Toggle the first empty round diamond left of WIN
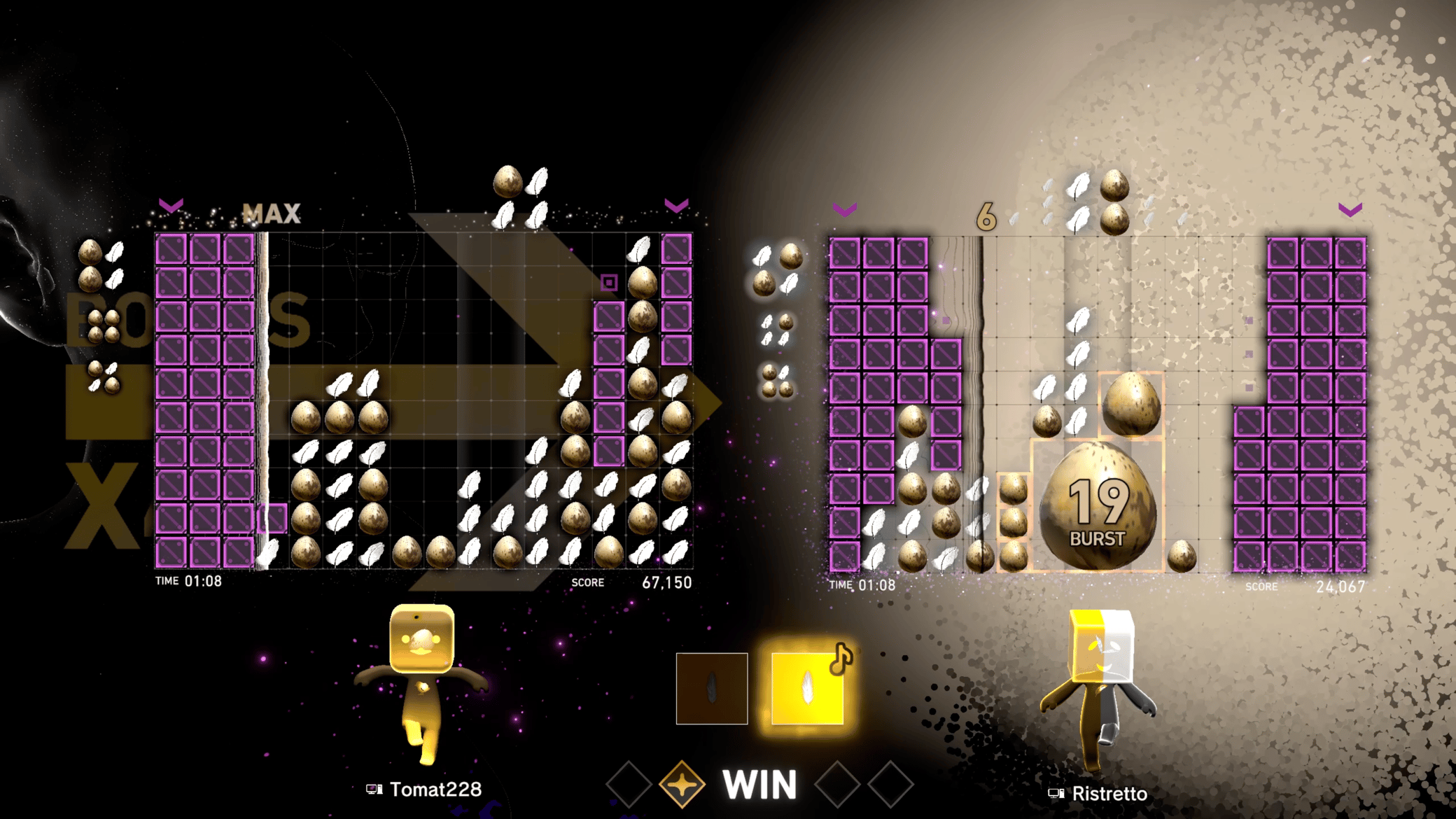Screen dimensions: 1456x819 pyautogui.click(x=627, y=785)
